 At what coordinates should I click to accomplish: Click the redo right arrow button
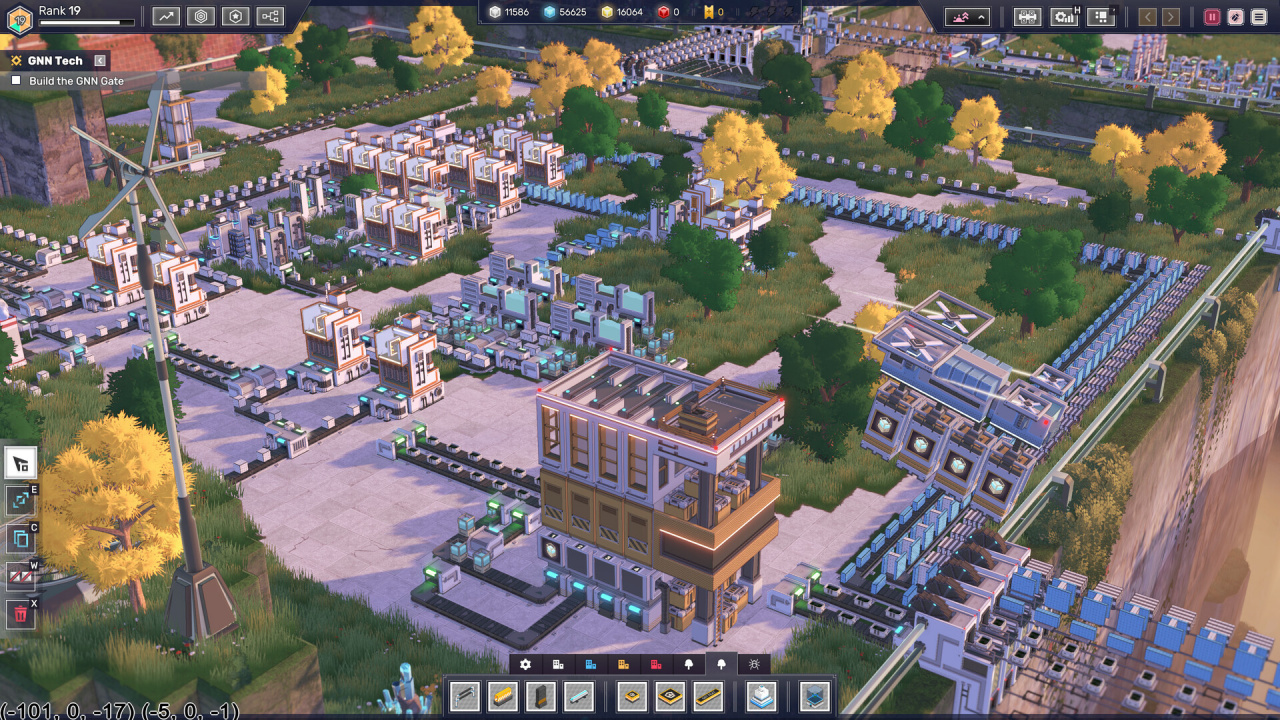[1170, 16]
